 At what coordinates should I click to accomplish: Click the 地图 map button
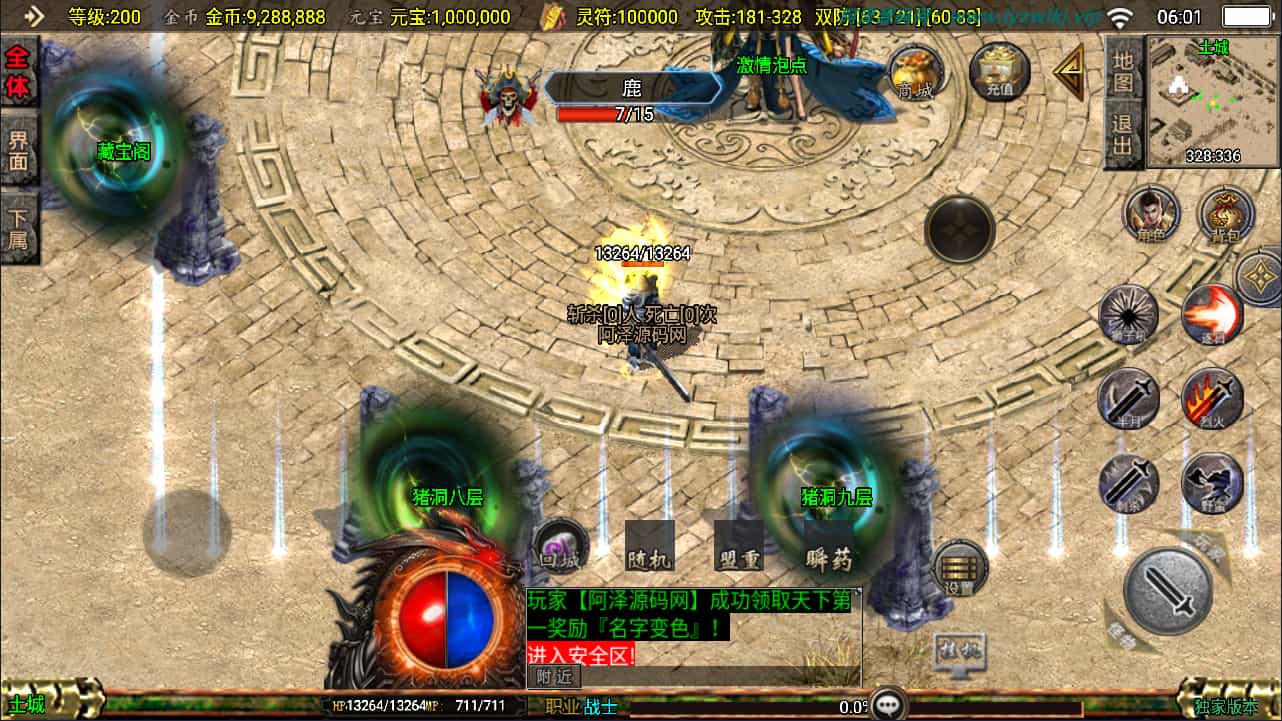click(x=1124, y=69)
